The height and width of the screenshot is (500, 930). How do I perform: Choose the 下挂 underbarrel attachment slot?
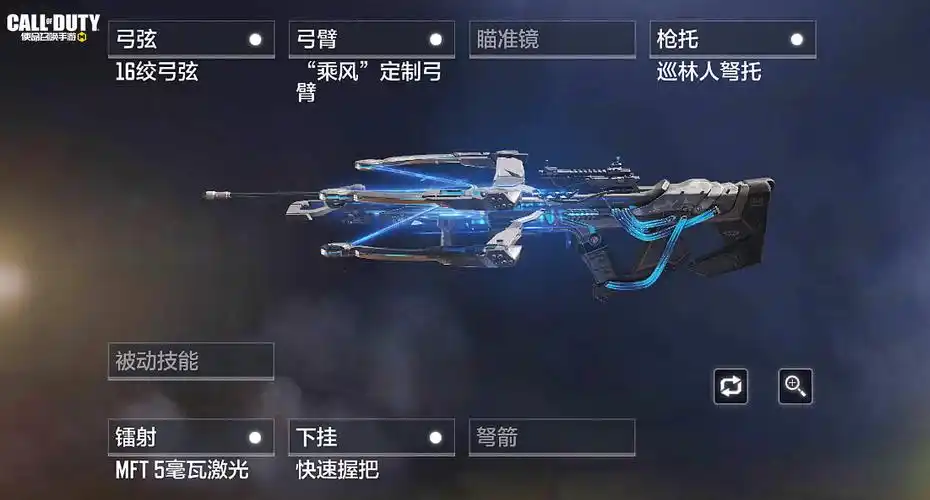coord(371,438)
